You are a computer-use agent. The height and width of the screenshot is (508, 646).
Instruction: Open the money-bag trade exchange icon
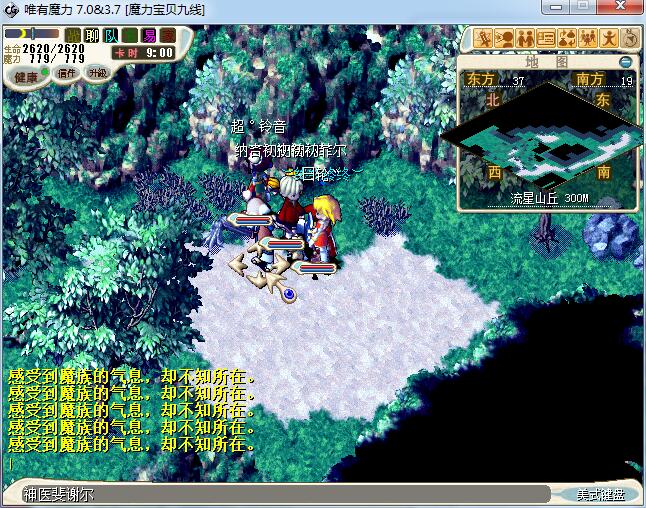tap(567, 38)
